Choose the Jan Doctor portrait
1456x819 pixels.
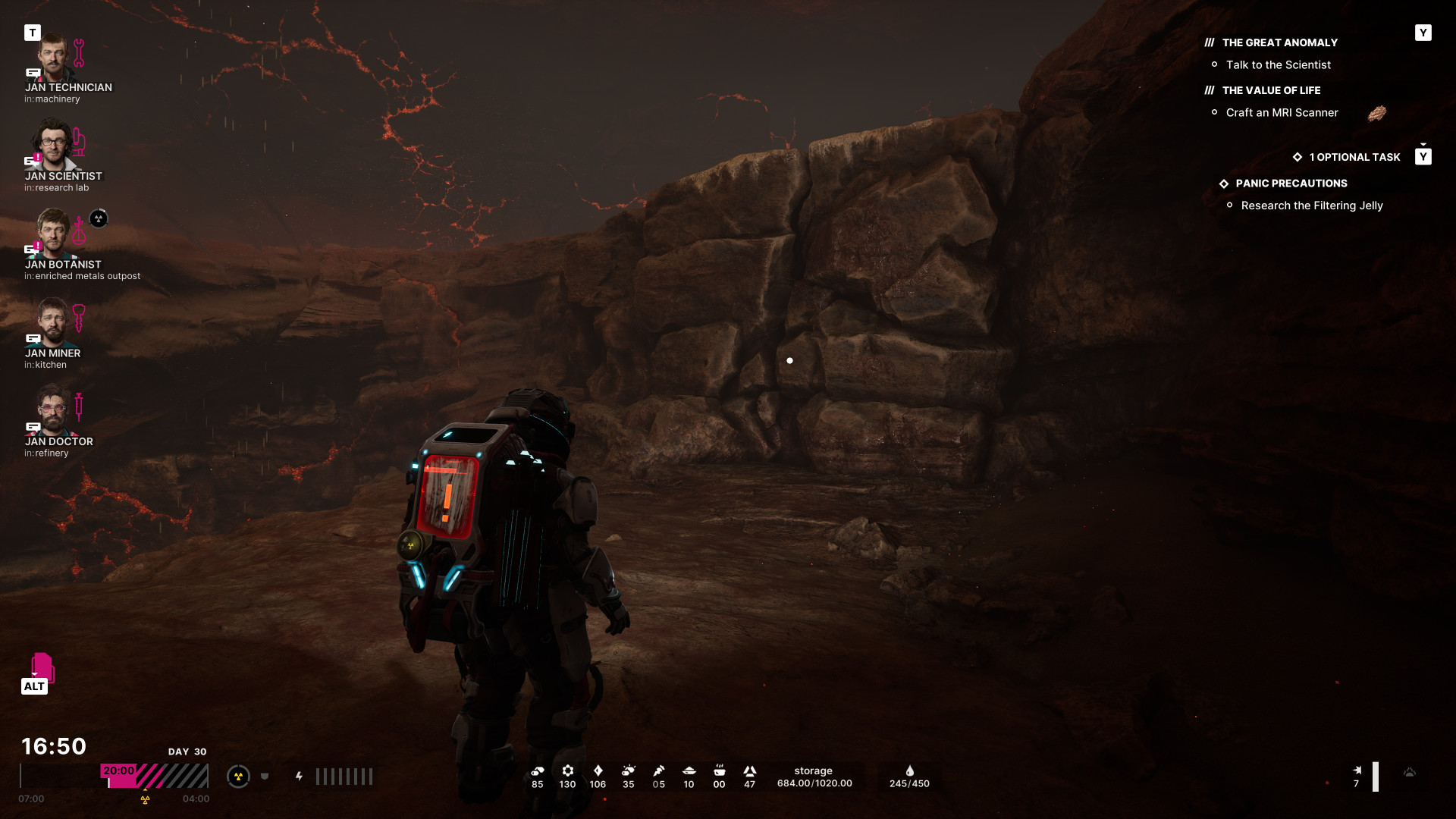click(53, 410)
